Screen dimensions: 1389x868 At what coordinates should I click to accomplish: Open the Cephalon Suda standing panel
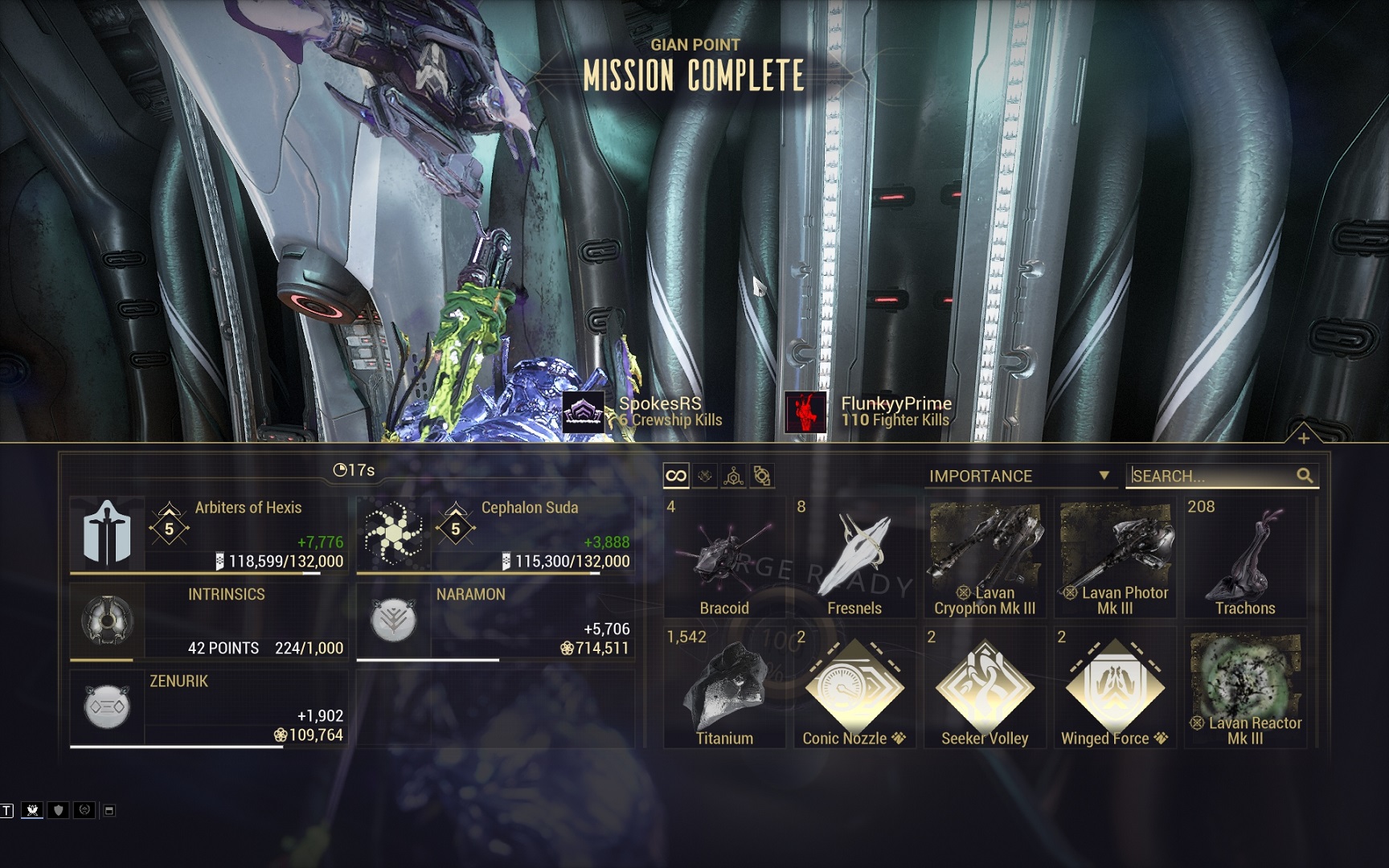[495, 534]
